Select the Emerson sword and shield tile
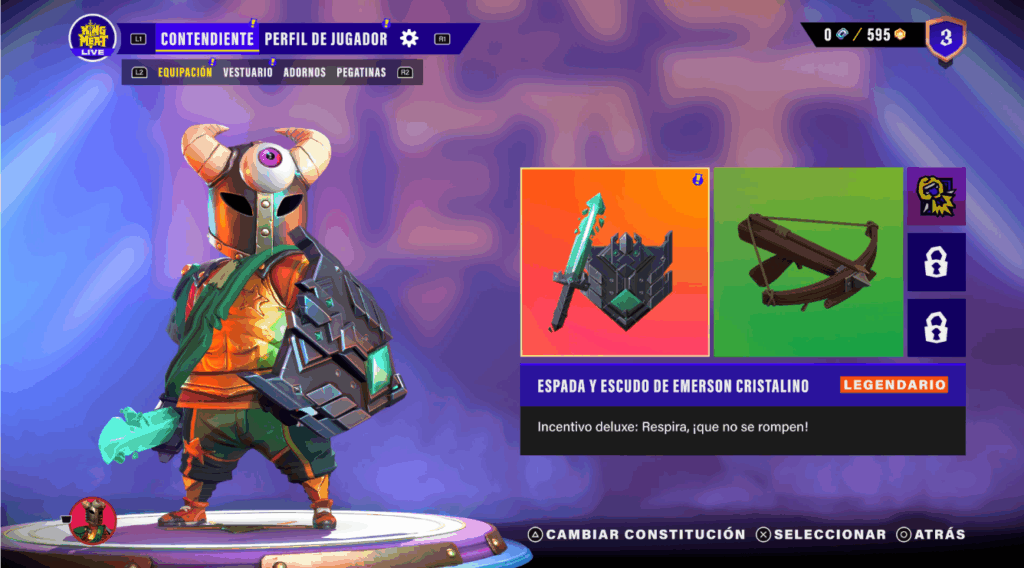Viewport: 1024px width, 568px height. pyautogui.click(x=615, y=262)
